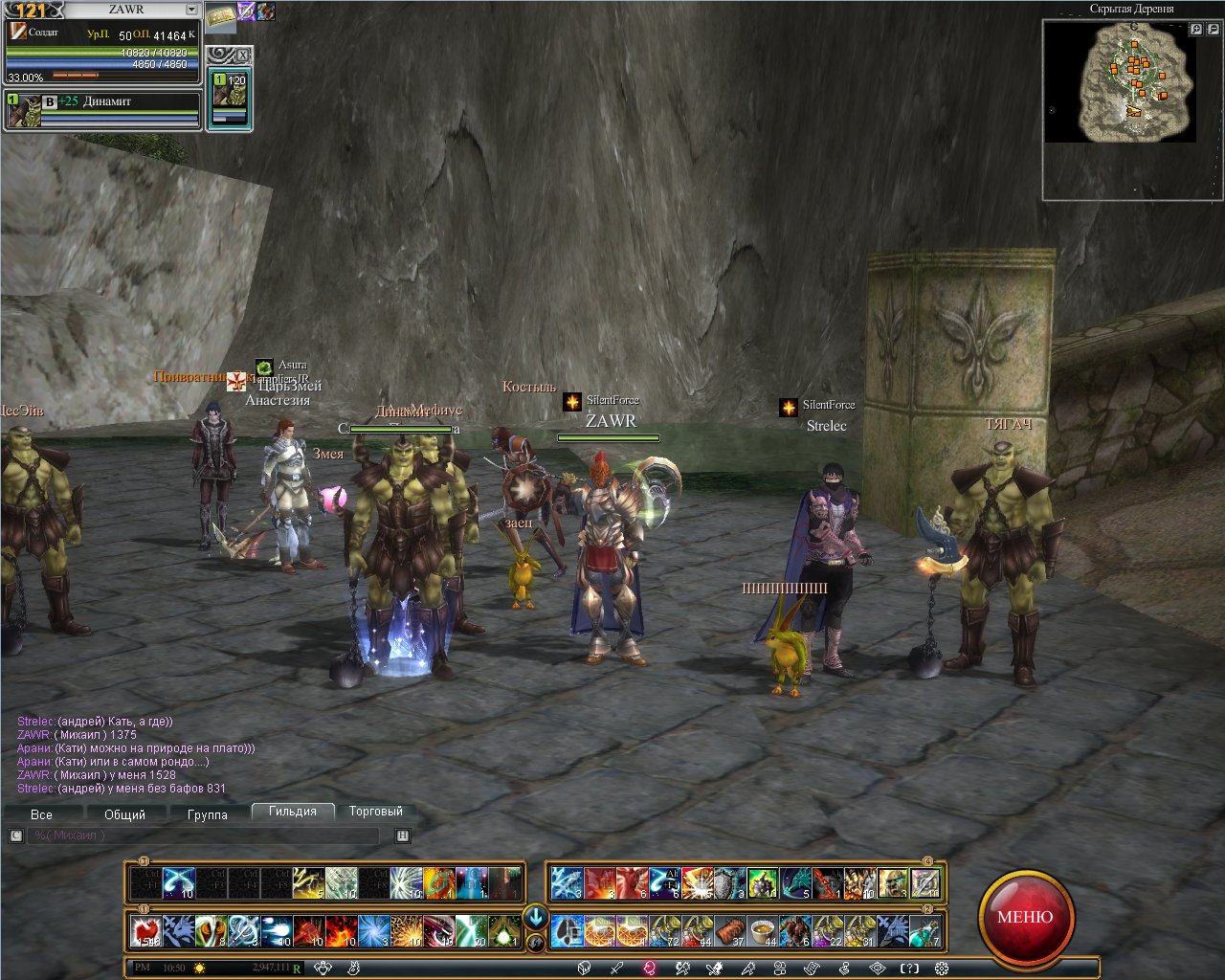
Task: Close the small pet panel with X
Action: coord(242,55)
